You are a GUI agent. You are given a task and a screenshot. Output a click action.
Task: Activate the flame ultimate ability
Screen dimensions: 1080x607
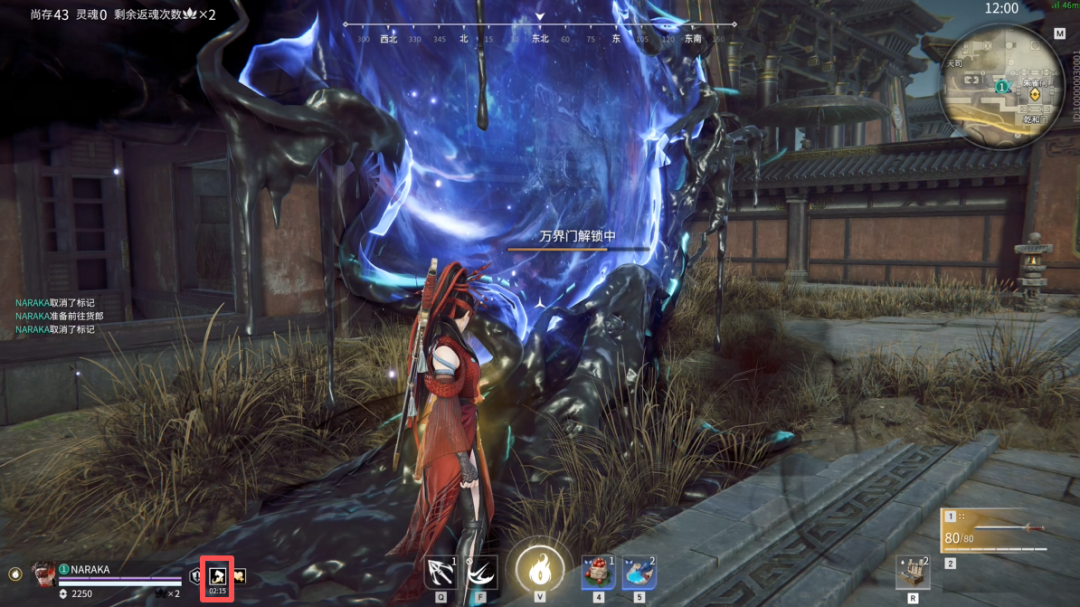pyautogui.click(x=540, y=571)
